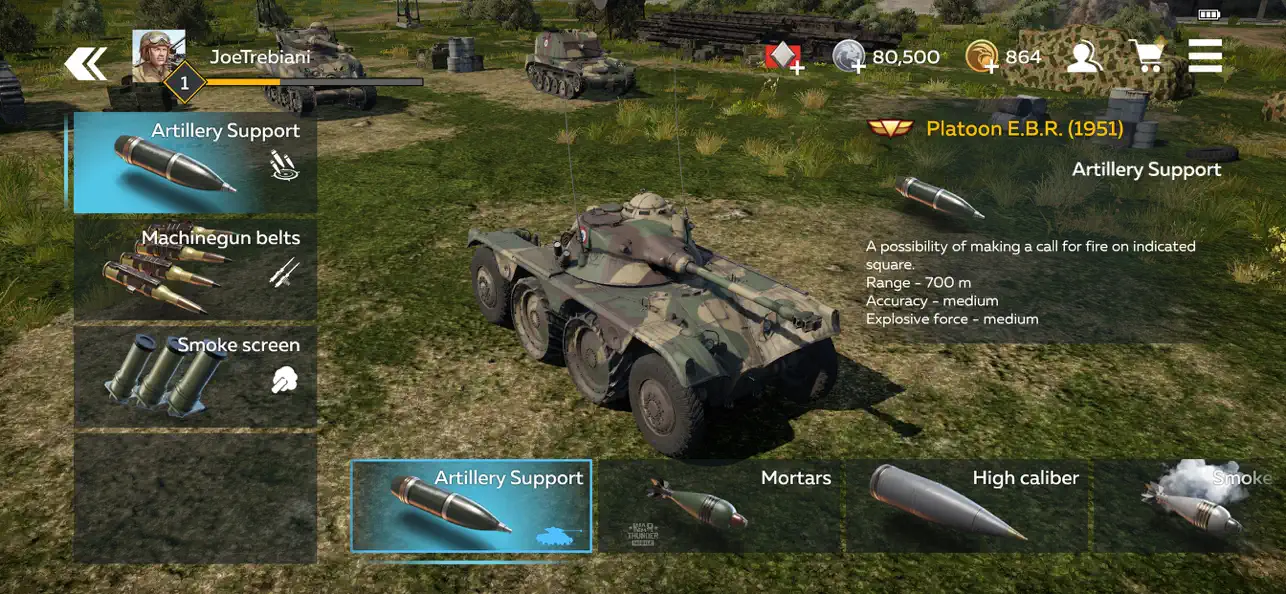Select the Artillery Support slot in left panel
This screenshot has width=1286, height=594.
[195, 162]
